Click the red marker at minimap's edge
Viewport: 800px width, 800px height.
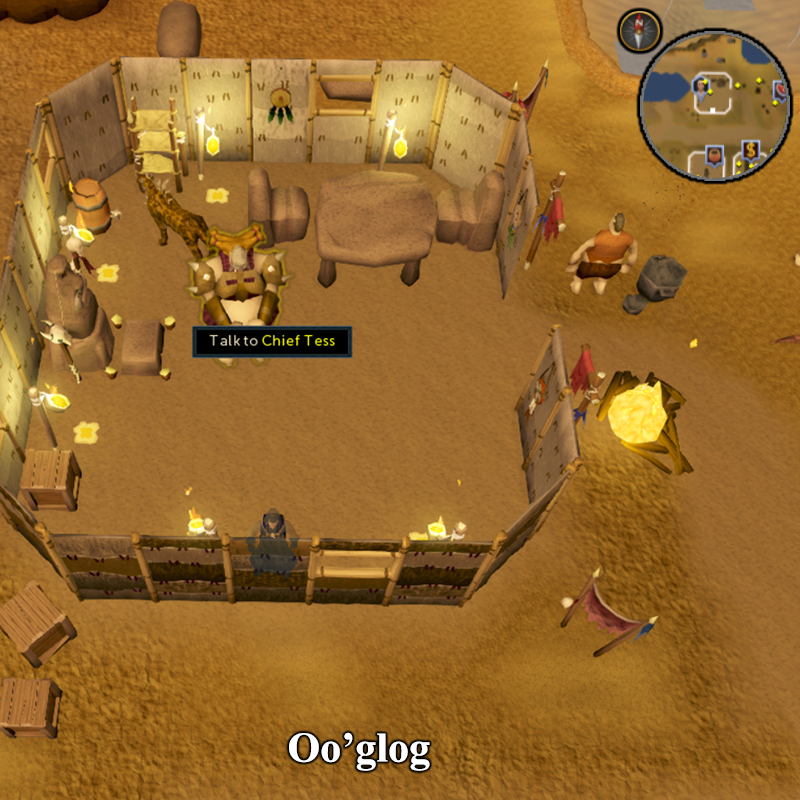pos(782,91)
